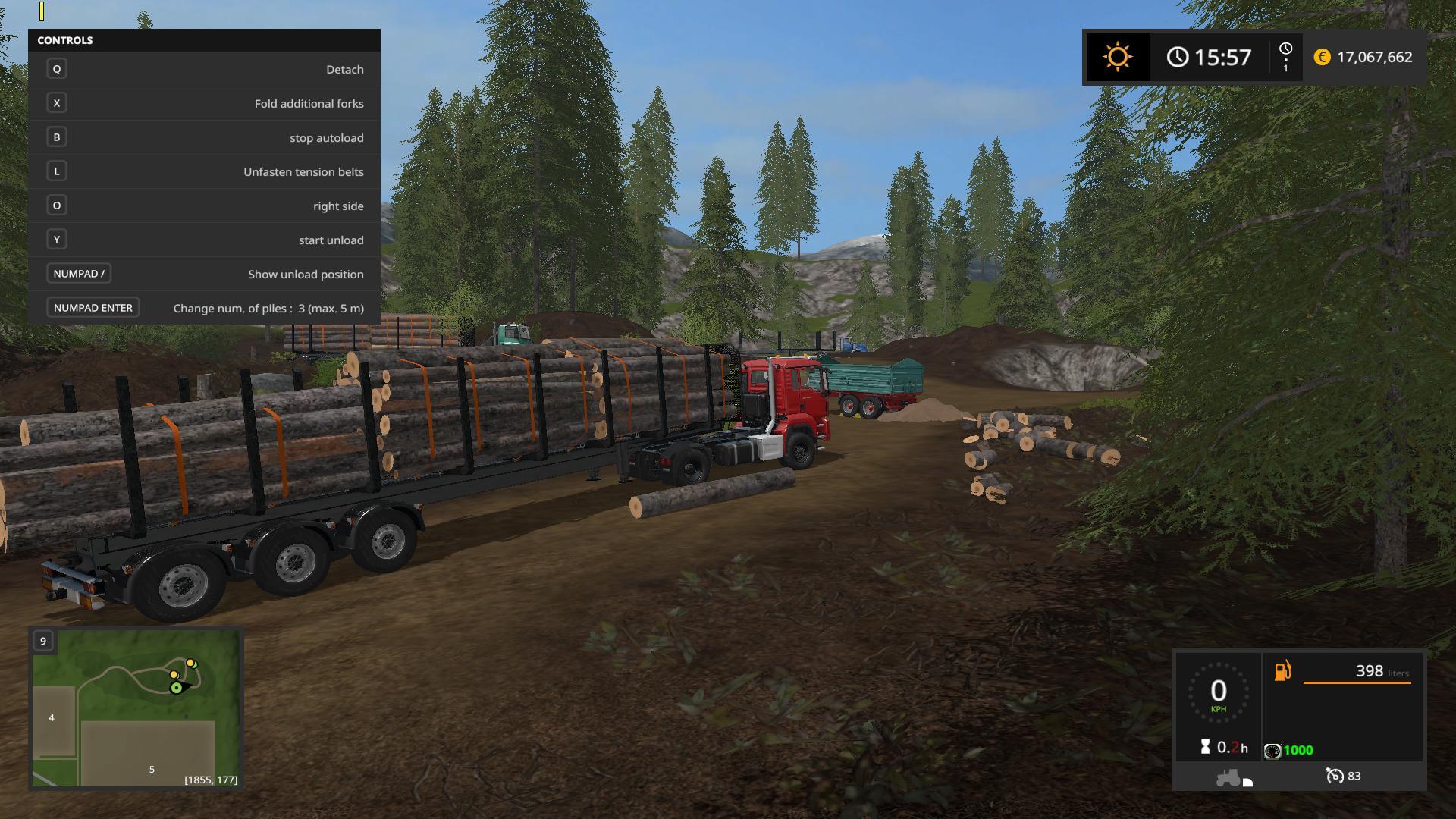Viewport: 1456px width, 819px height.
Task: Click field 5 on the minimap
Action: [151, 769]
